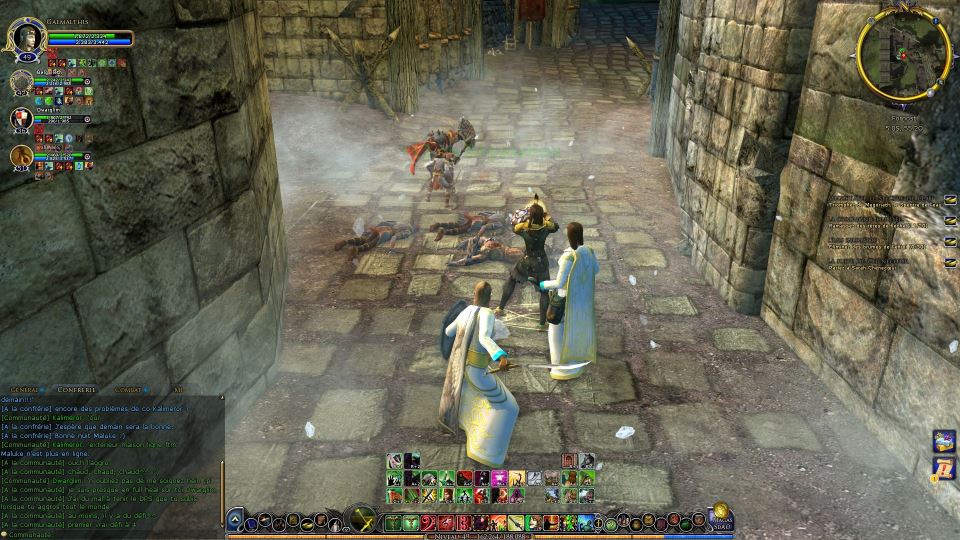Activate the red letter B skill
Image resolution: width=960 pixels, height=540 pixels.
tap(463, 522)
